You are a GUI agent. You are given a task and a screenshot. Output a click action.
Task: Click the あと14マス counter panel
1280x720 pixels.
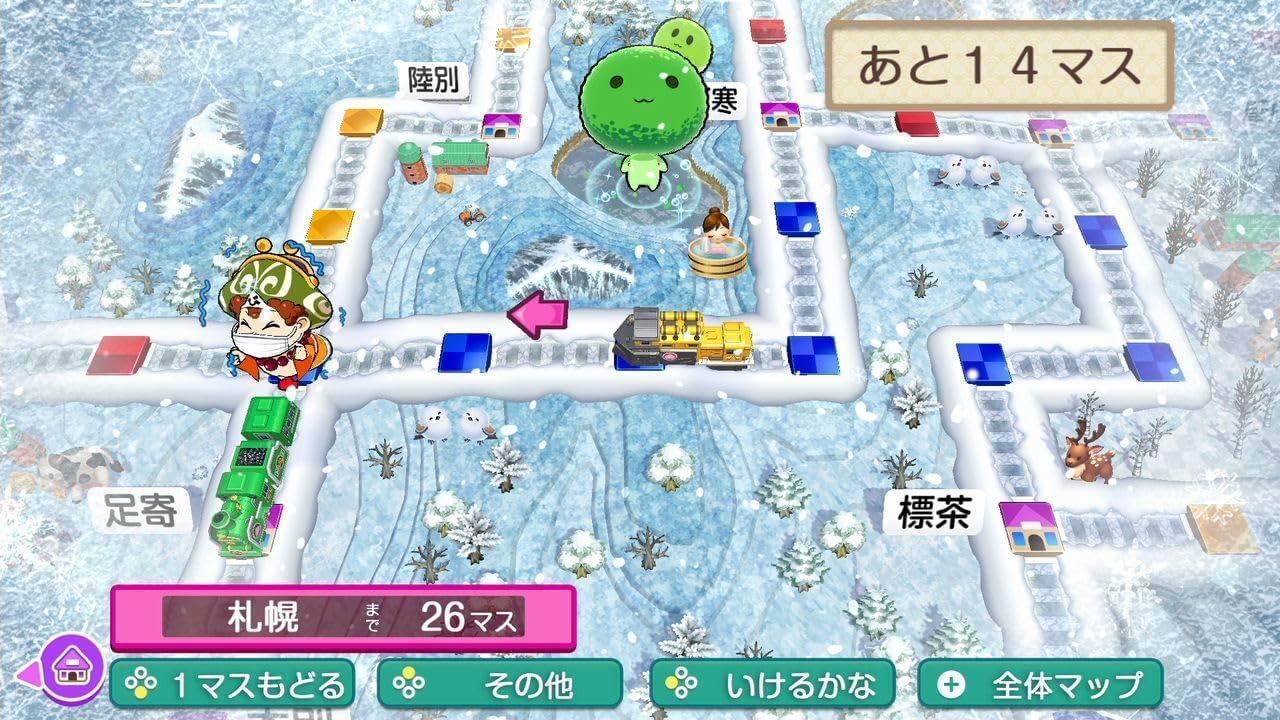(1000, 60)
